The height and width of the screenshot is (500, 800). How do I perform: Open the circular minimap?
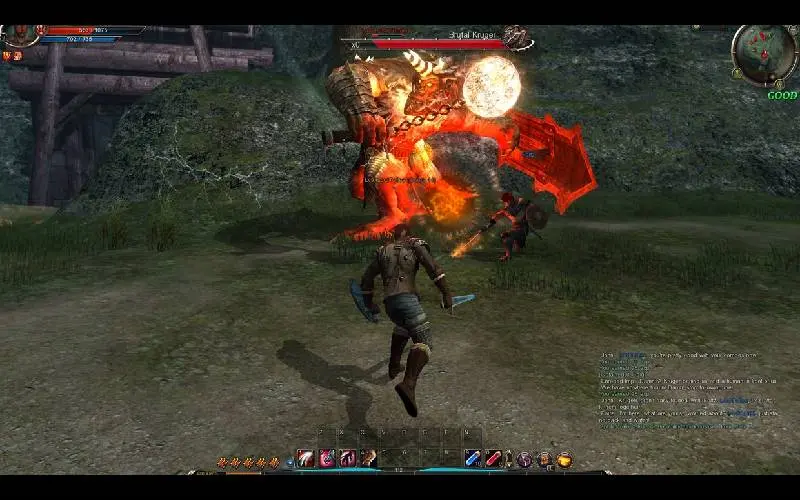click(x=764, y=53)
